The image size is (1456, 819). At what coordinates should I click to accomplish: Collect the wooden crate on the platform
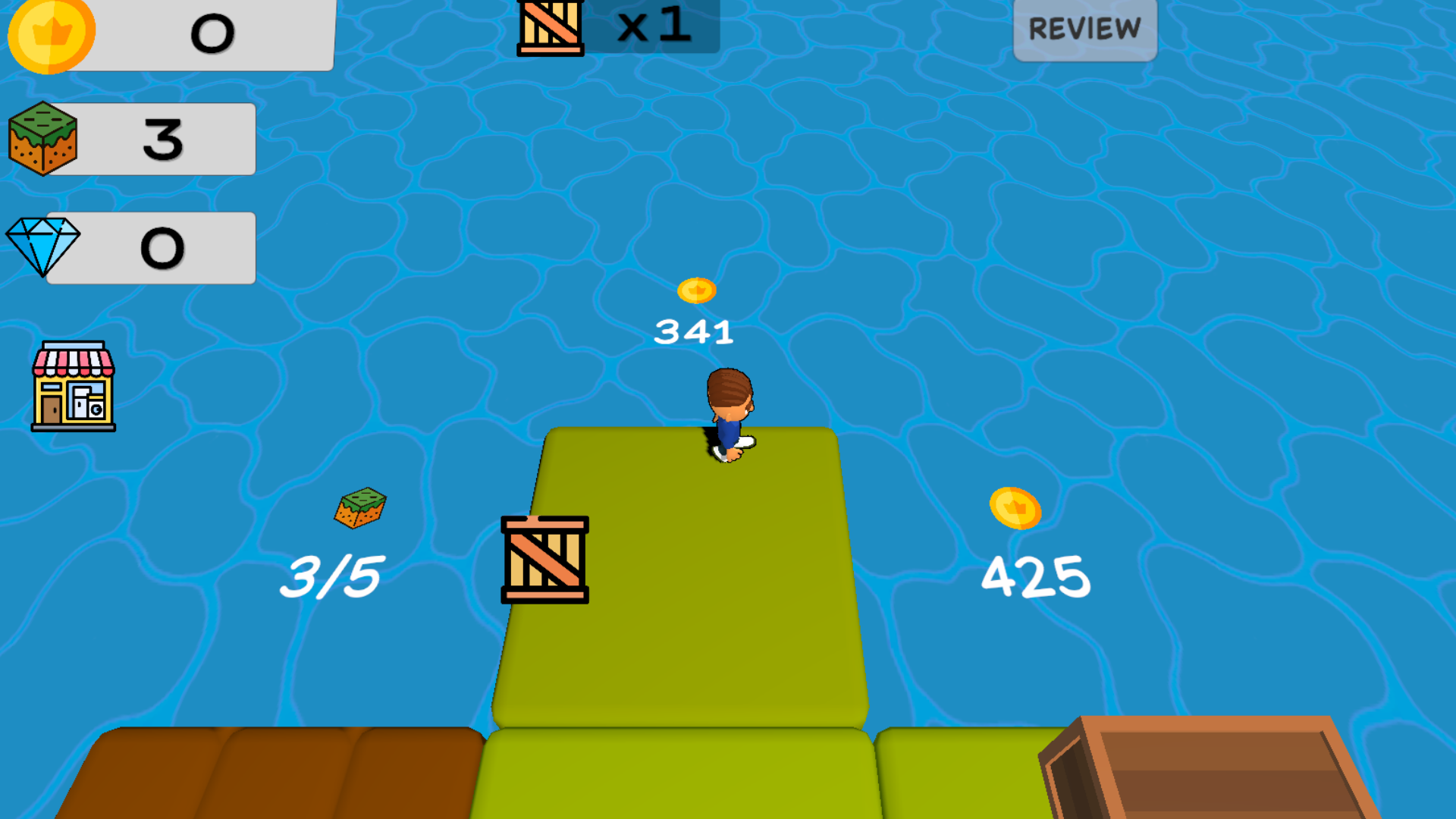[x=544, y=561]
